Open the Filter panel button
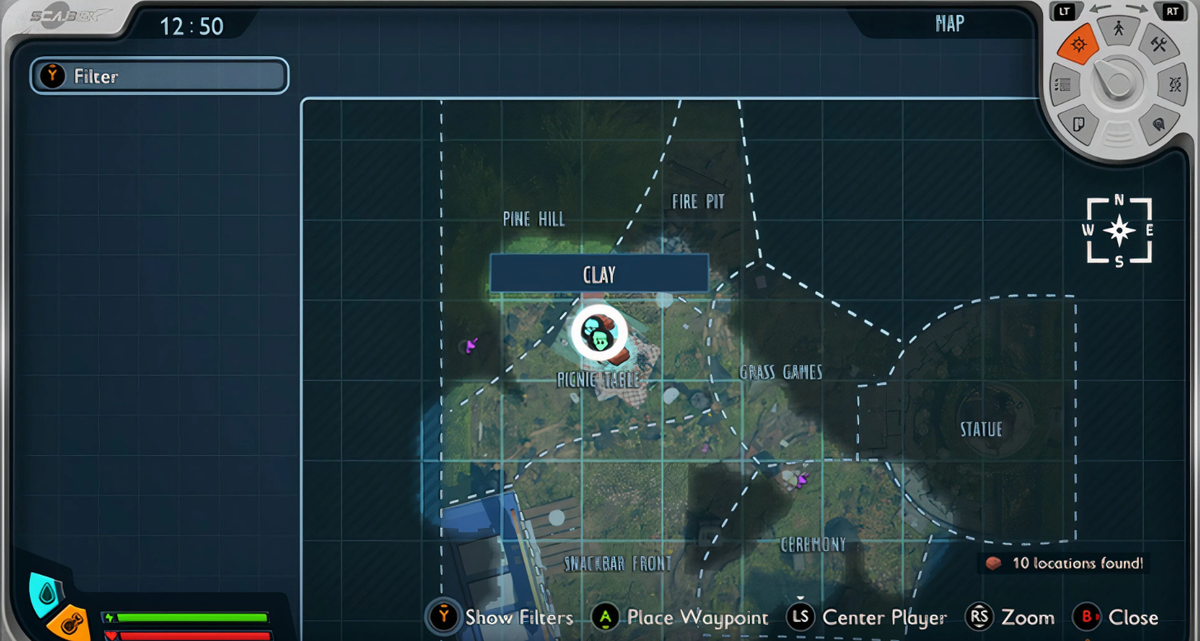 click(160, 76)
